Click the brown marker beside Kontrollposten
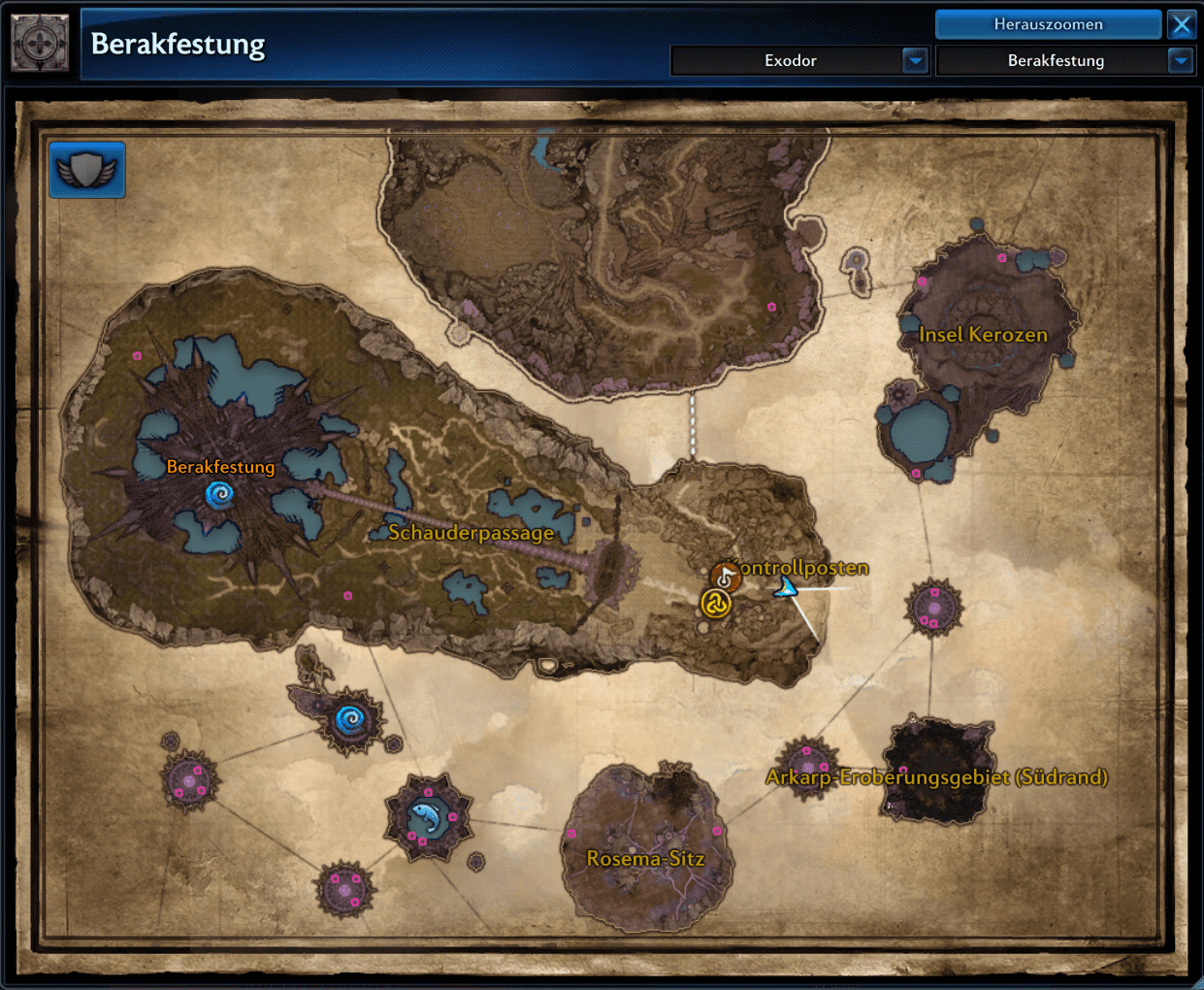1204x990 pixels. coord(725,577)
